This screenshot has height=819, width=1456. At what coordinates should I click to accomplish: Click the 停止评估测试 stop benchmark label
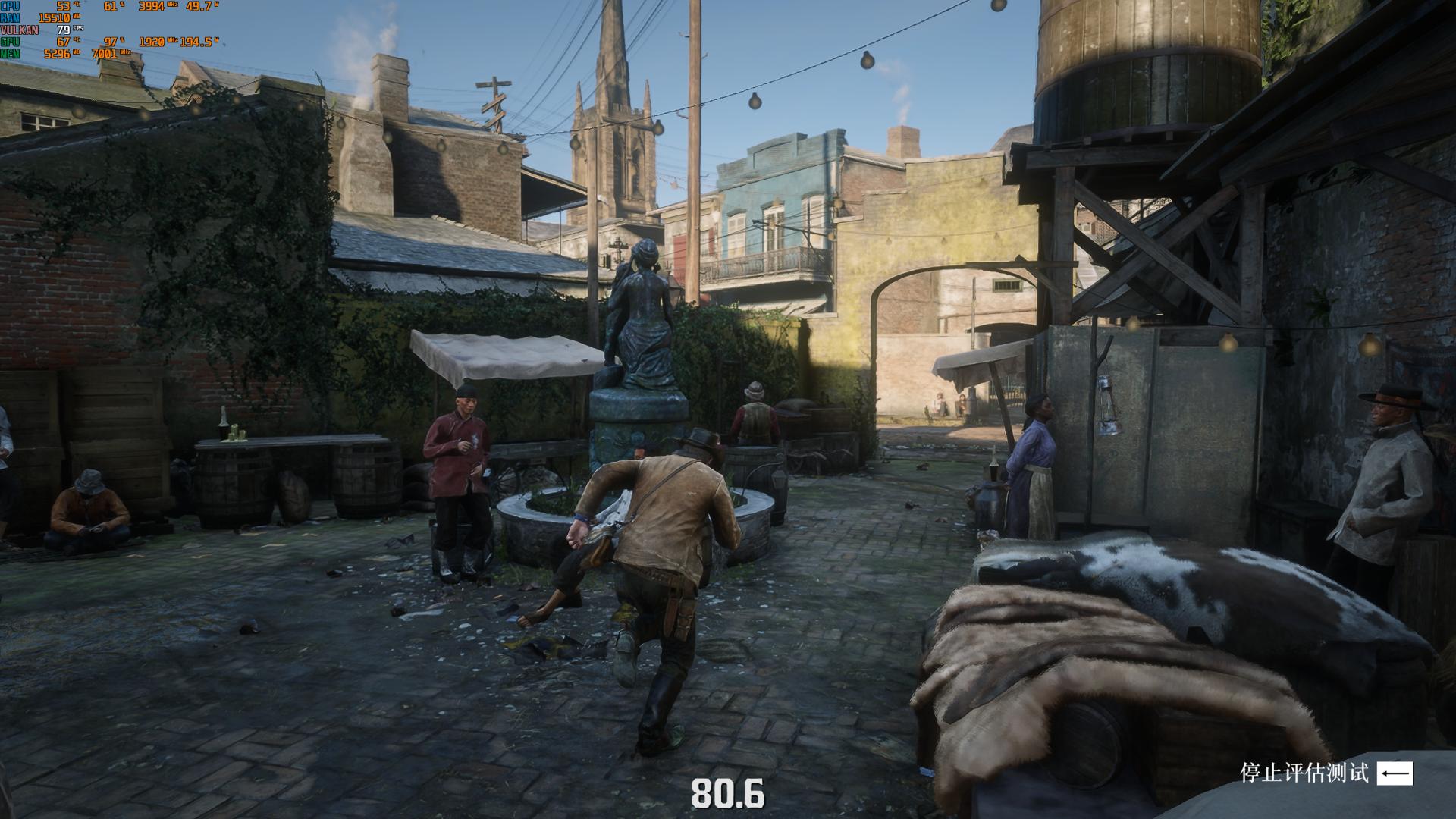point(1304,773)
